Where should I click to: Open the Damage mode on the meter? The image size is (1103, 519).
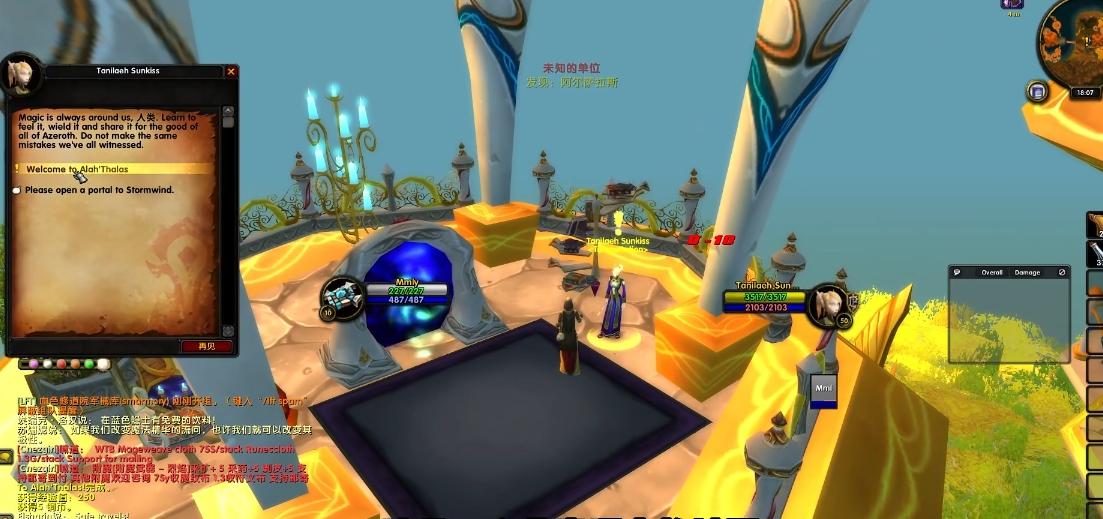click(1027, 272)
